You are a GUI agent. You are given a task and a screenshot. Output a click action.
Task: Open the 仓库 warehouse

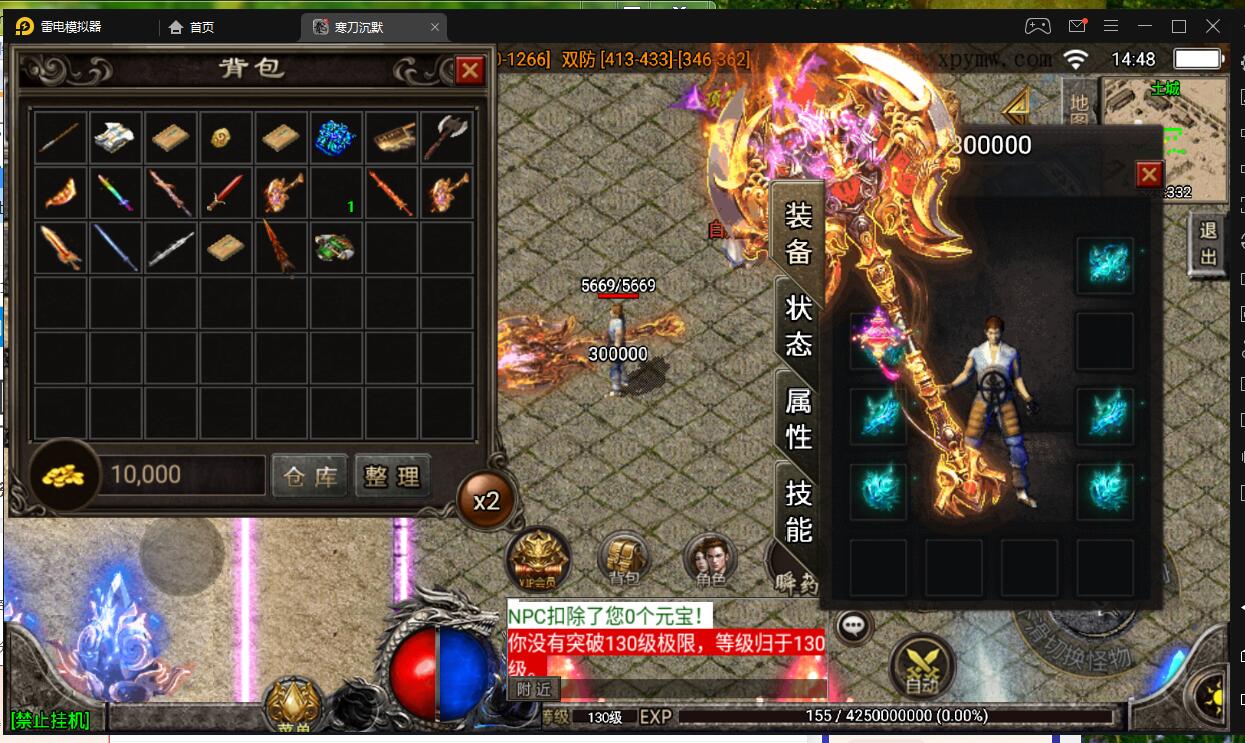click(310, 476)
